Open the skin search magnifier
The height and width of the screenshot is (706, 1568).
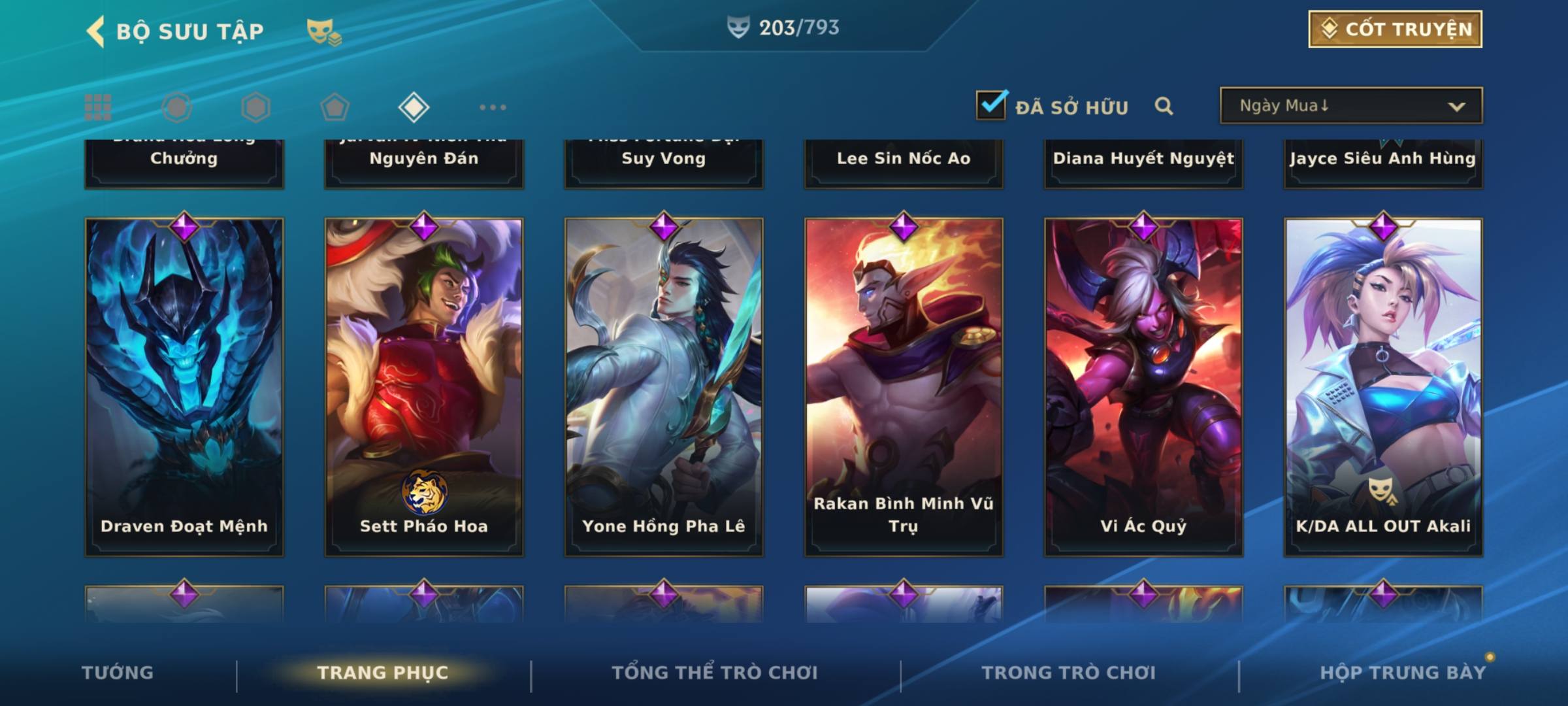click(1164, 106)
